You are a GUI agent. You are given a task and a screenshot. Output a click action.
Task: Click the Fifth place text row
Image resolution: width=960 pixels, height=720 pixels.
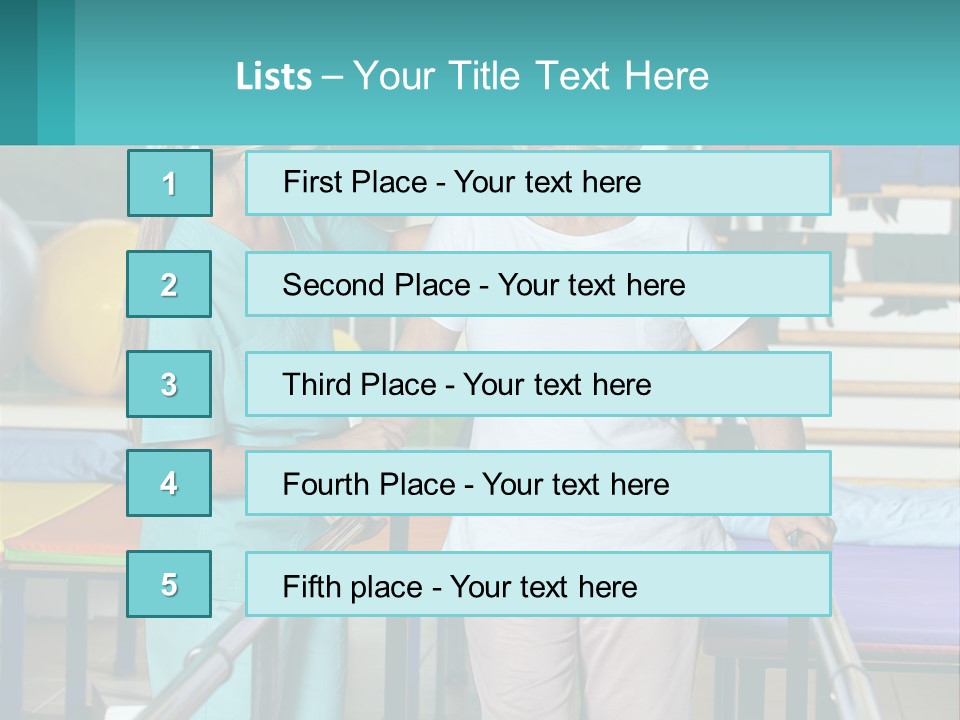point(538,584)
